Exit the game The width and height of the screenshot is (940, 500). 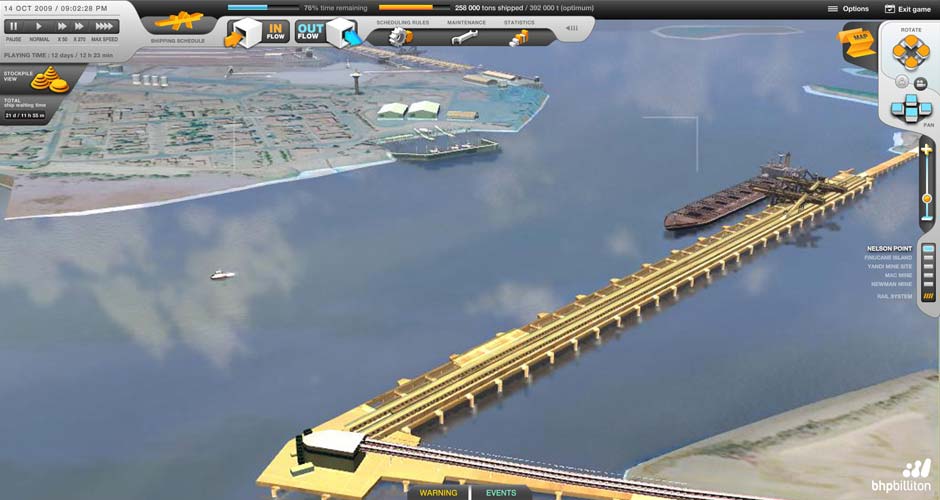click(908, 9)
